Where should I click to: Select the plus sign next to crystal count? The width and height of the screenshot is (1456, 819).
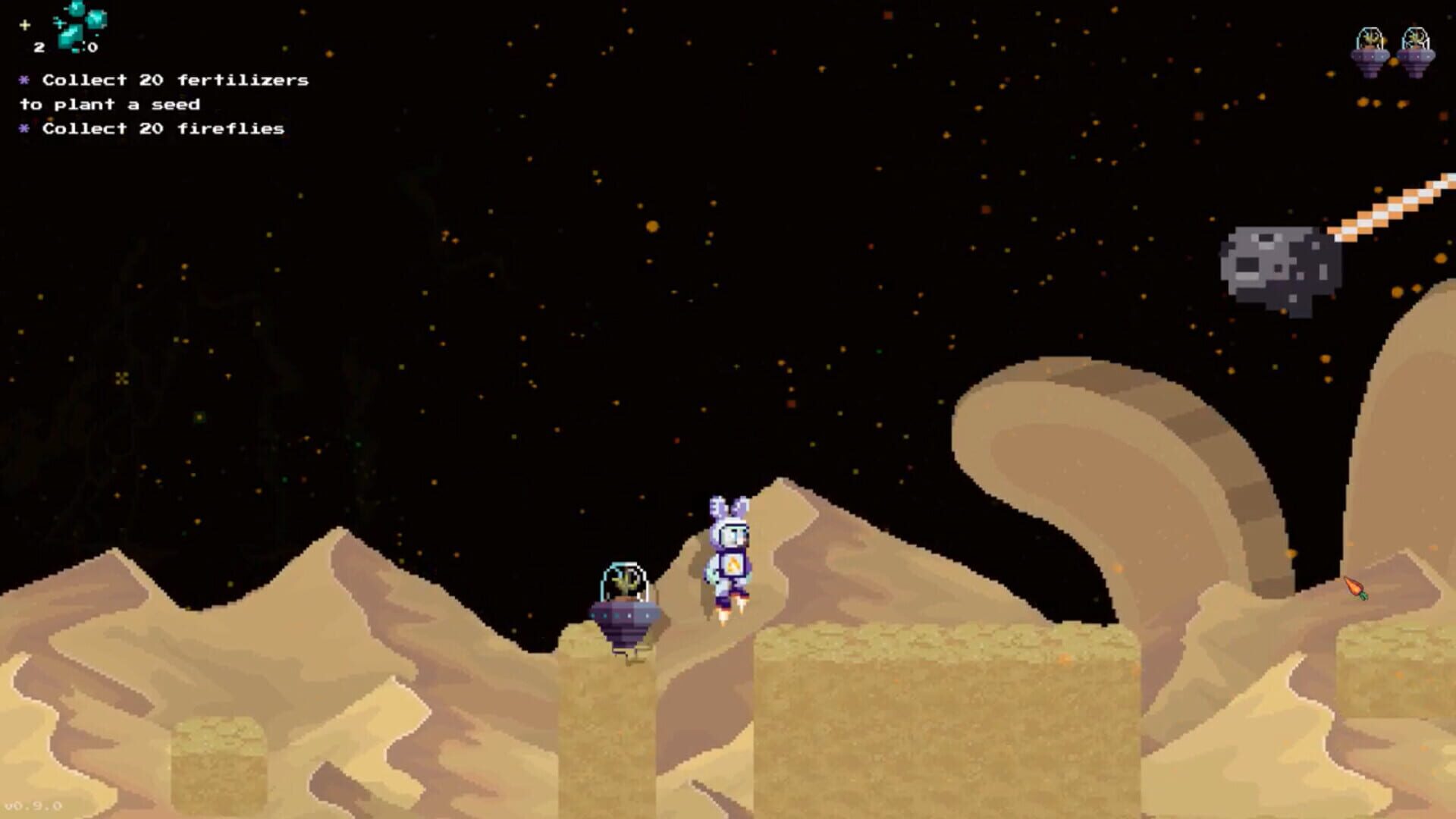pos(25,24)
